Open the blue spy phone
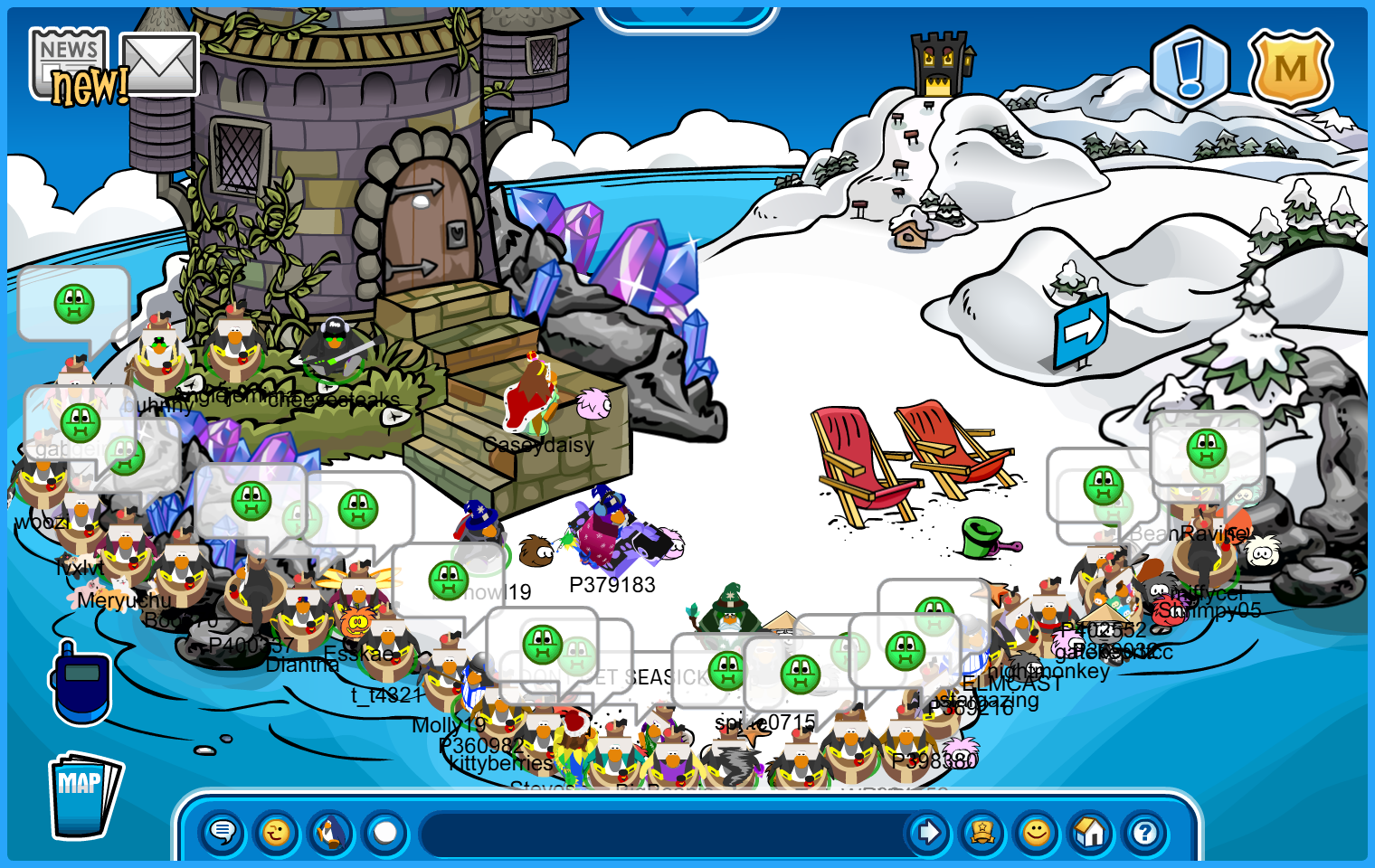Viewport: 1375px width, 868px height. point(81,684)
